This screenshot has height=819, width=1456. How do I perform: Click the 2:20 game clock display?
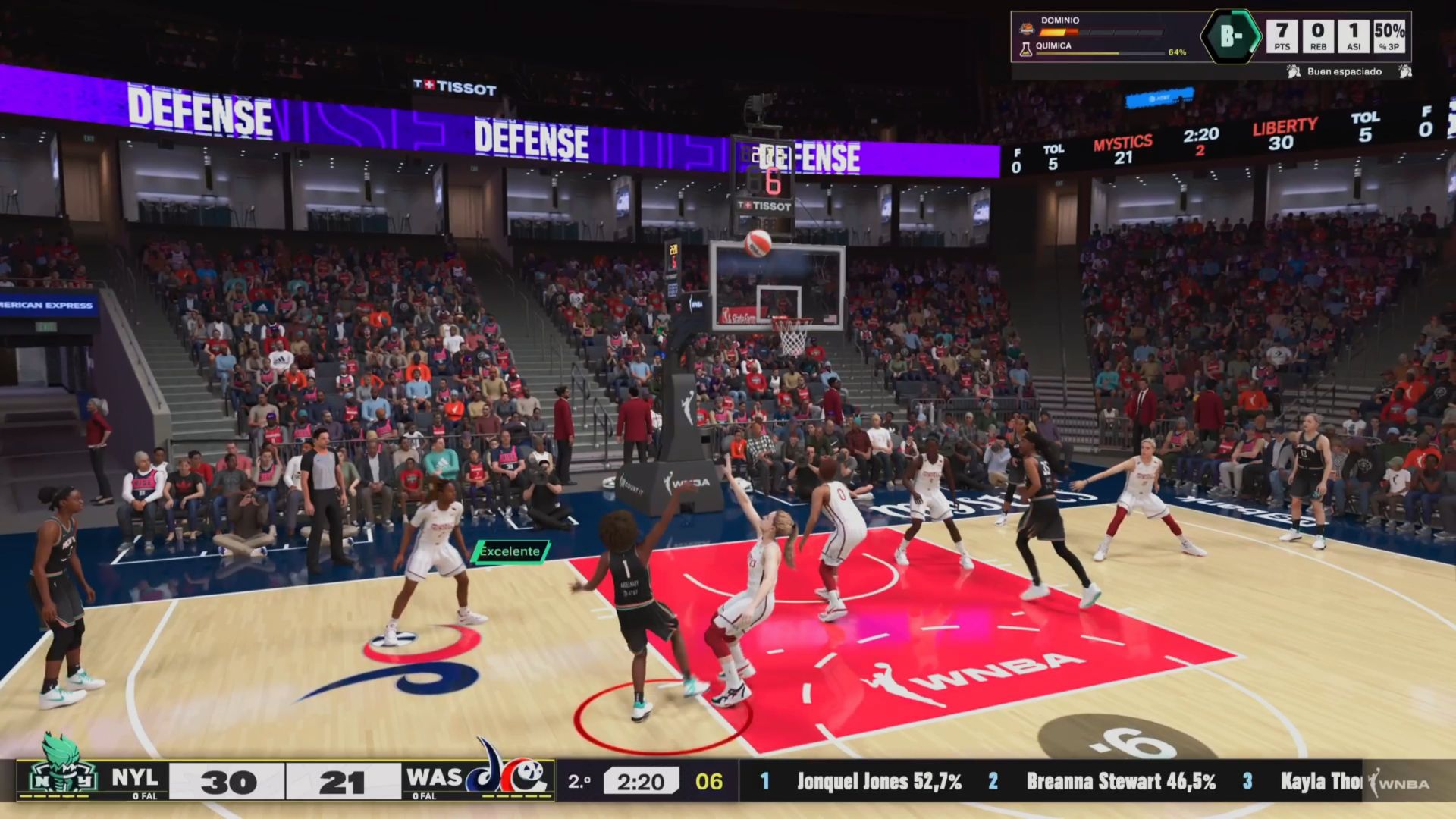pos(642,781)
